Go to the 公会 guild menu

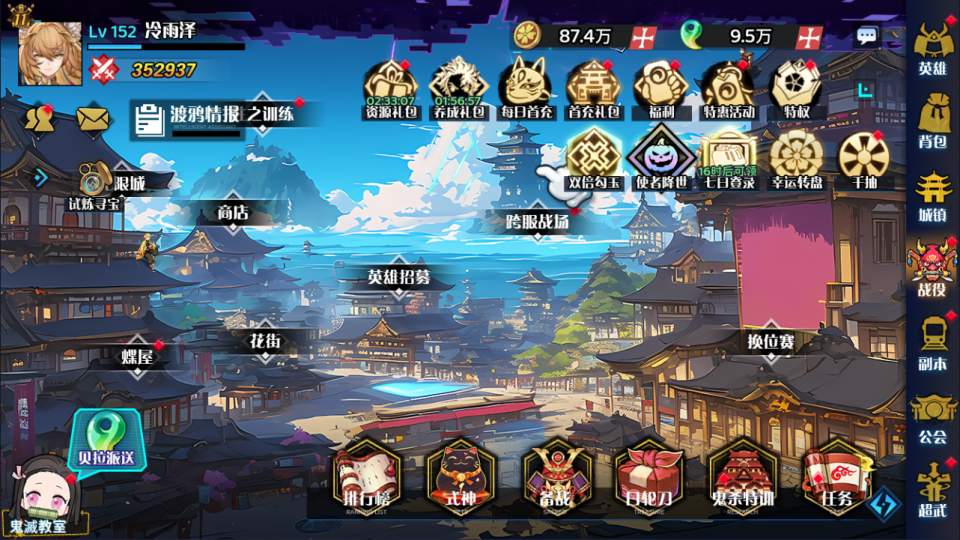coord(932,416)
